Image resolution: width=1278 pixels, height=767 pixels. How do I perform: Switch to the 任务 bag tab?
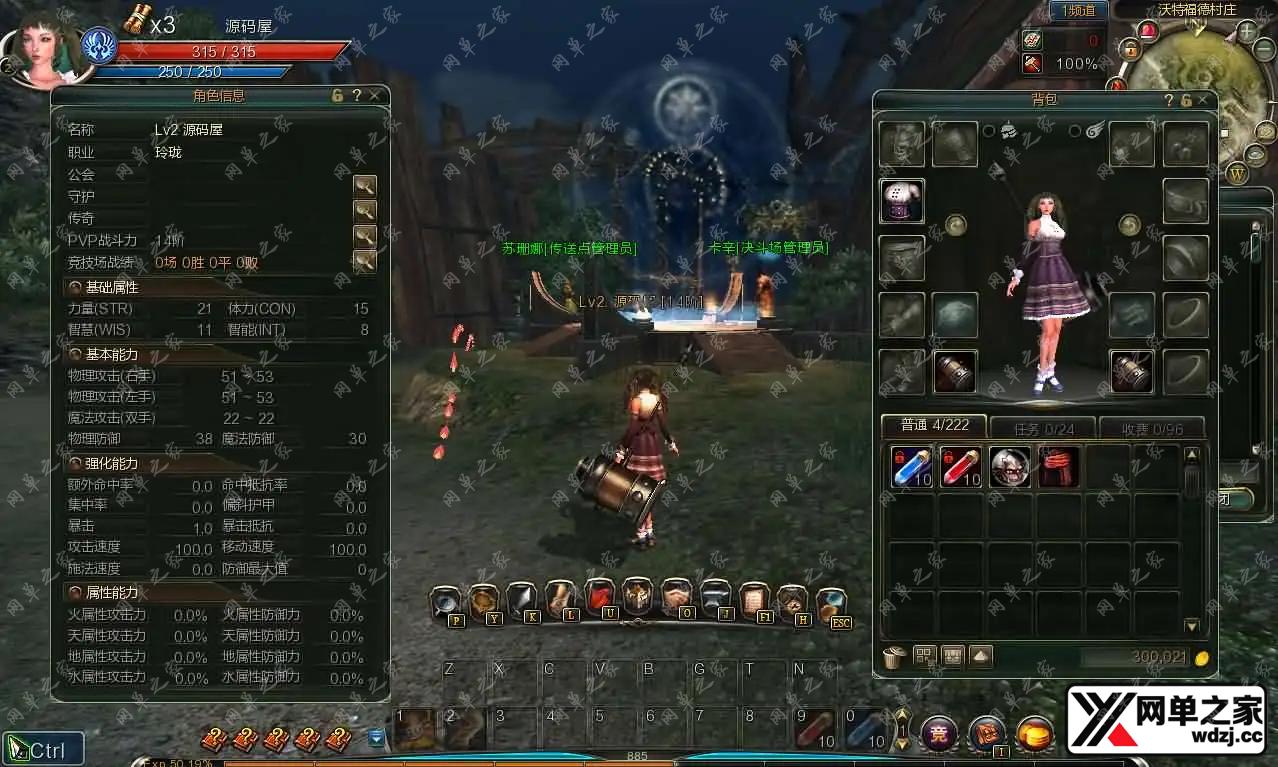click(x=1042, y=428)
